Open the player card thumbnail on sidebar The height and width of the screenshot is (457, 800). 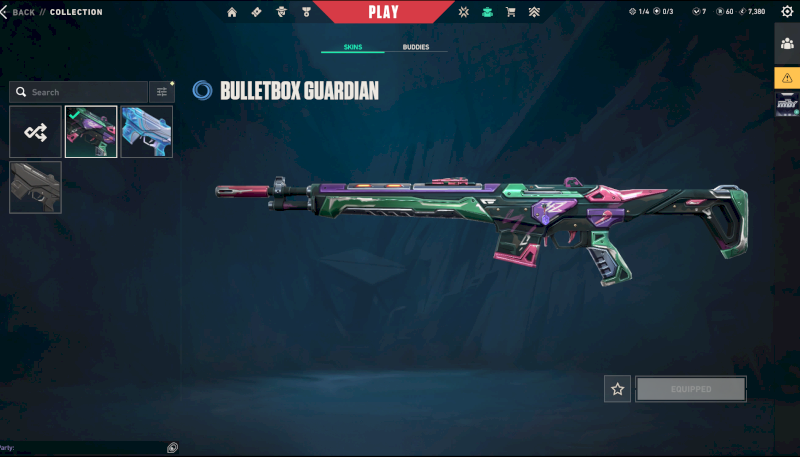[x=787, y=104]
